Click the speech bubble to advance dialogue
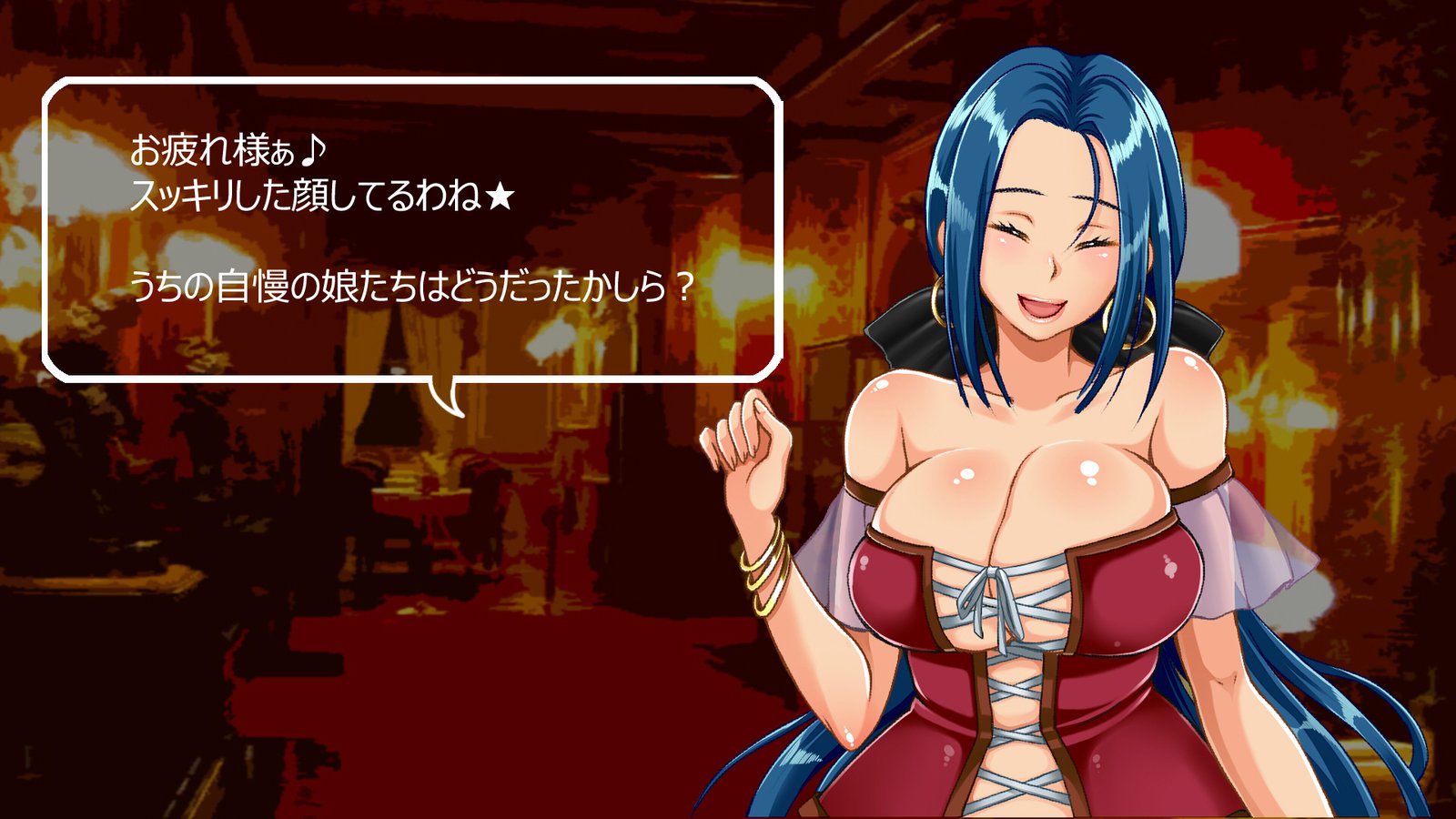Viewport: 1456px width, 819px height. point(412,229)
